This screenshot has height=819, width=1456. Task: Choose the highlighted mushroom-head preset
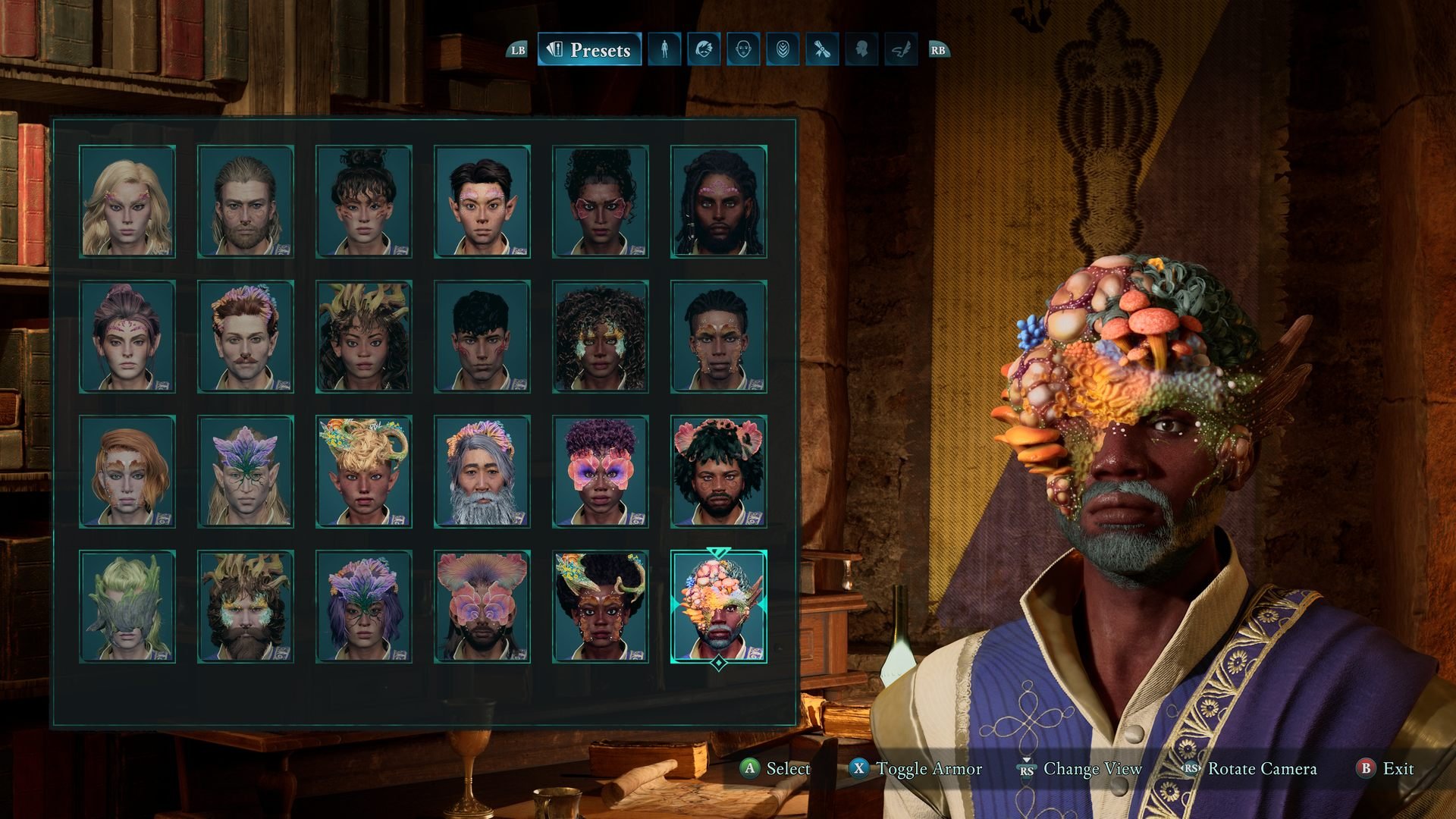[719, 607]
